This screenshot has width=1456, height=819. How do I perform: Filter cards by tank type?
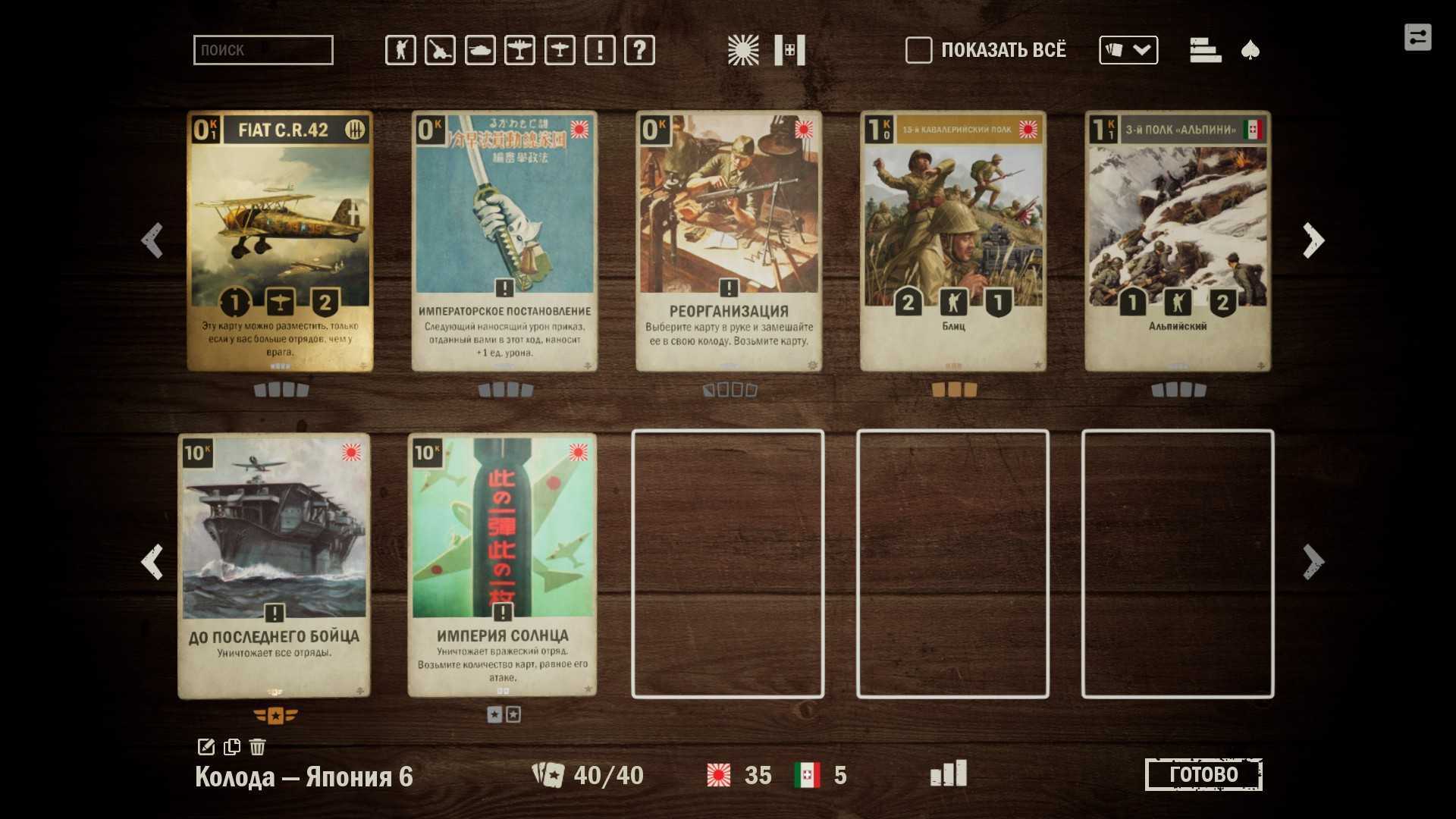(x=480, y=50)
